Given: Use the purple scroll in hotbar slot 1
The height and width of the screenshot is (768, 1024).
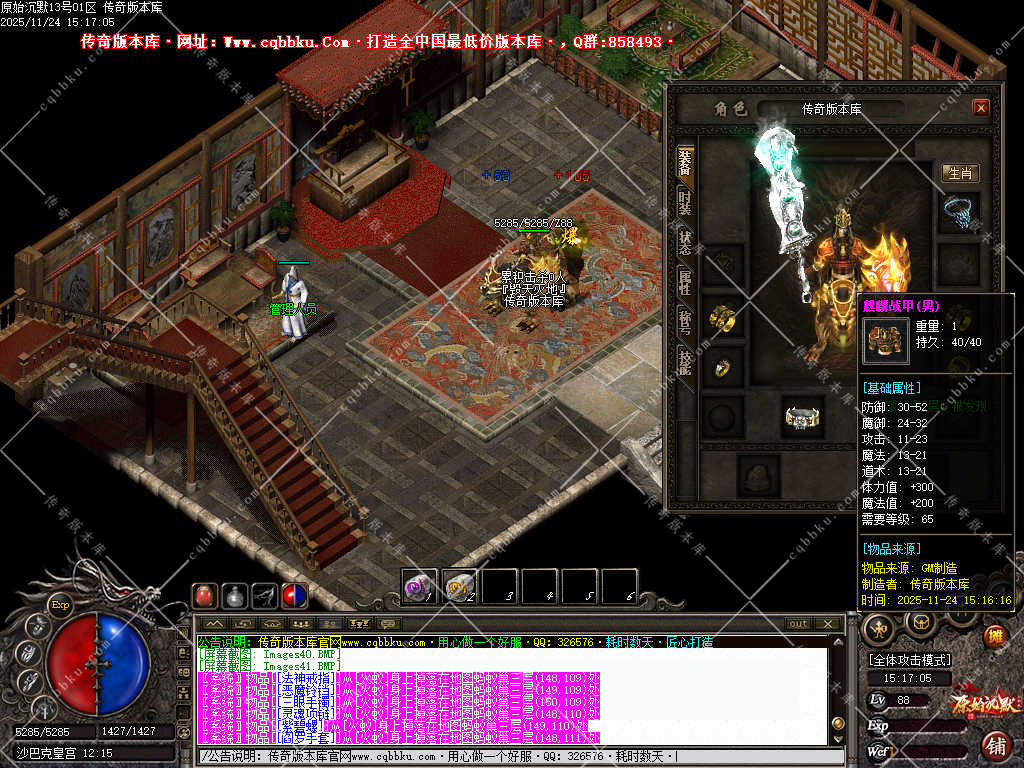Looking at the screenshot, I should click(417, 586).
